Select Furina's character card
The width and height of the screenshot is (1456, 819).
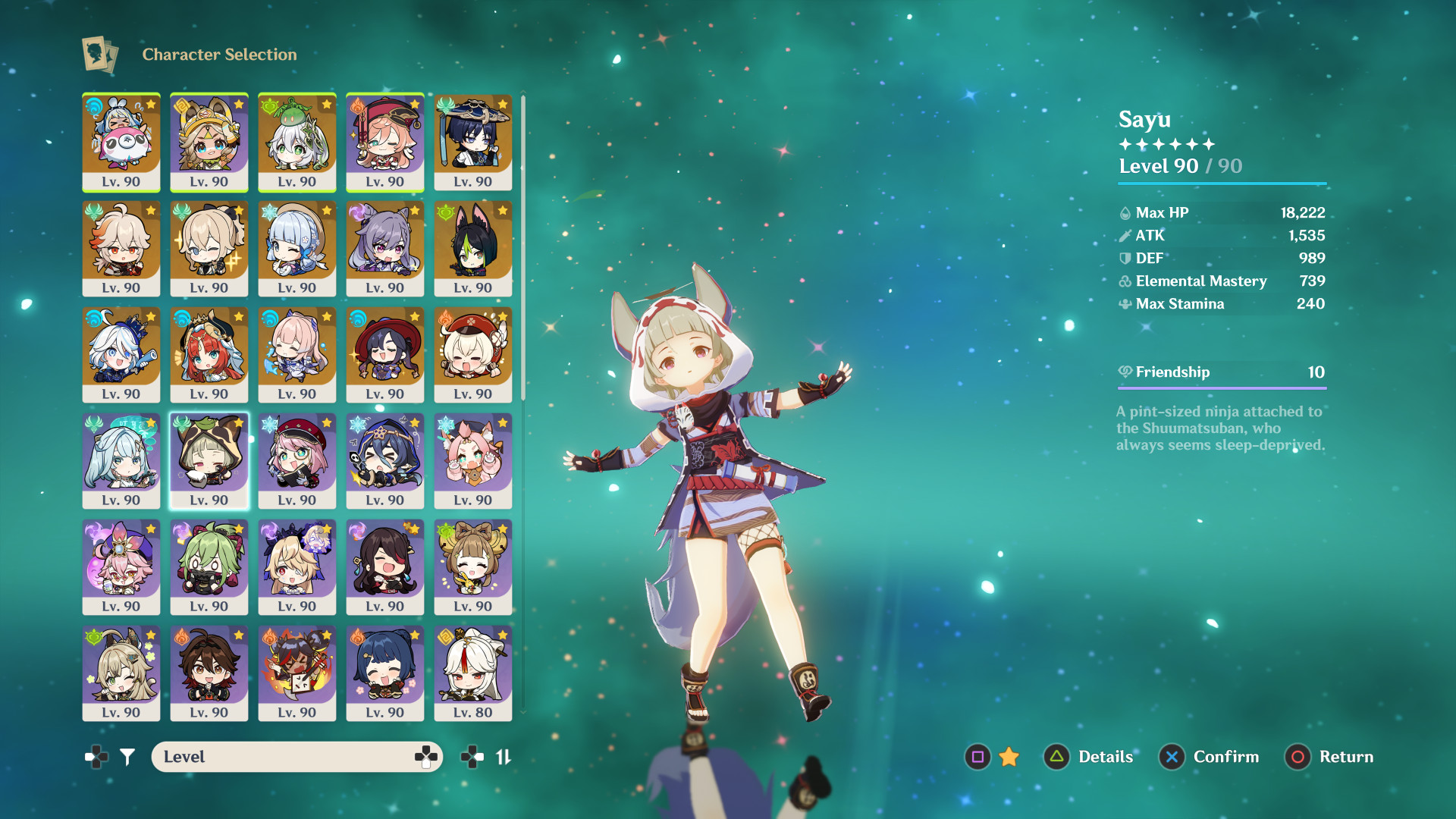(x=121, y=354)
